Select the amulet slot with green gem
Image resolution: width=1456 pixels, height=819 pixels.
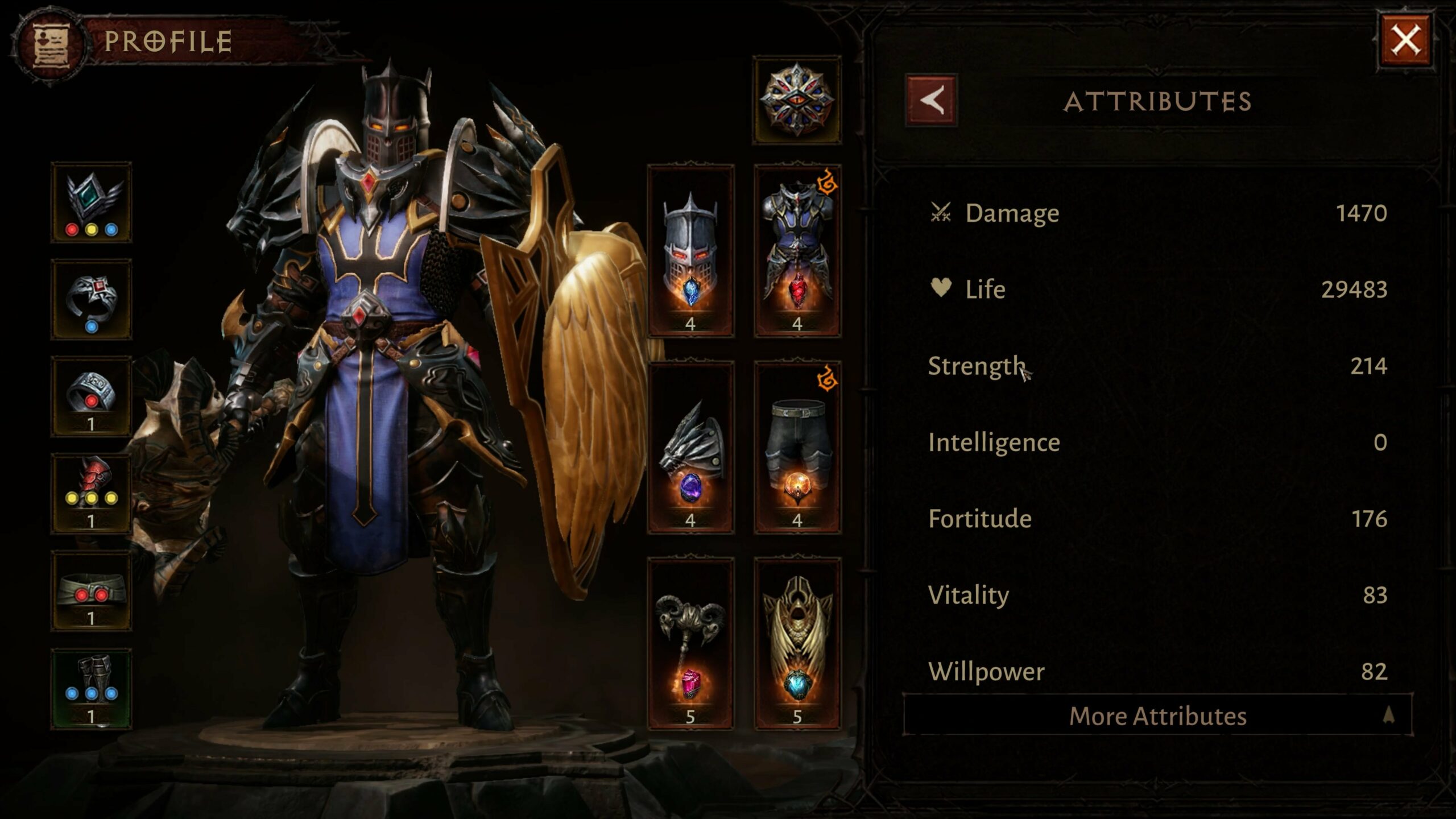92,202
